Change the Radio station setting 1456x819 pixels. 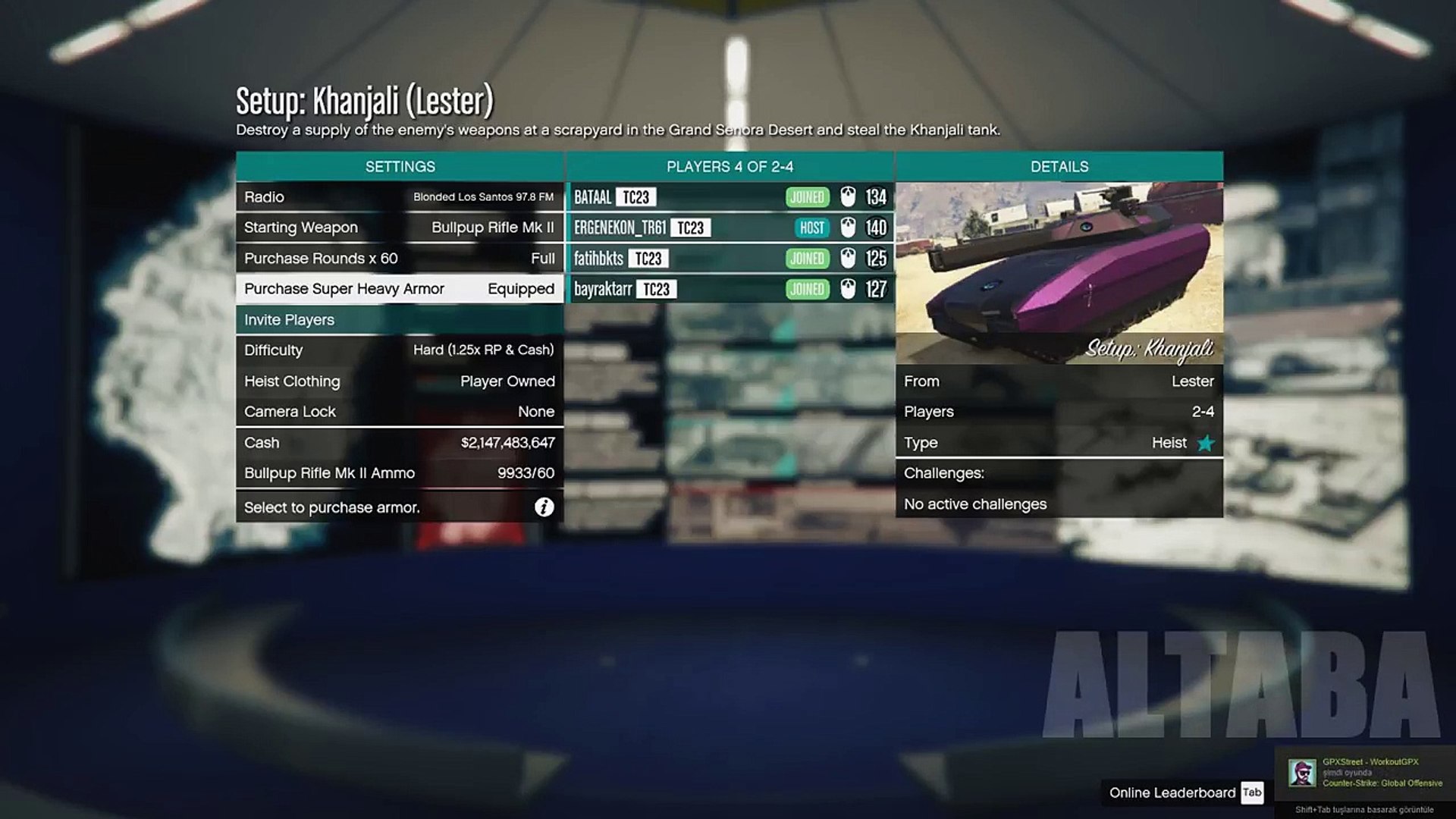(399, 197)
